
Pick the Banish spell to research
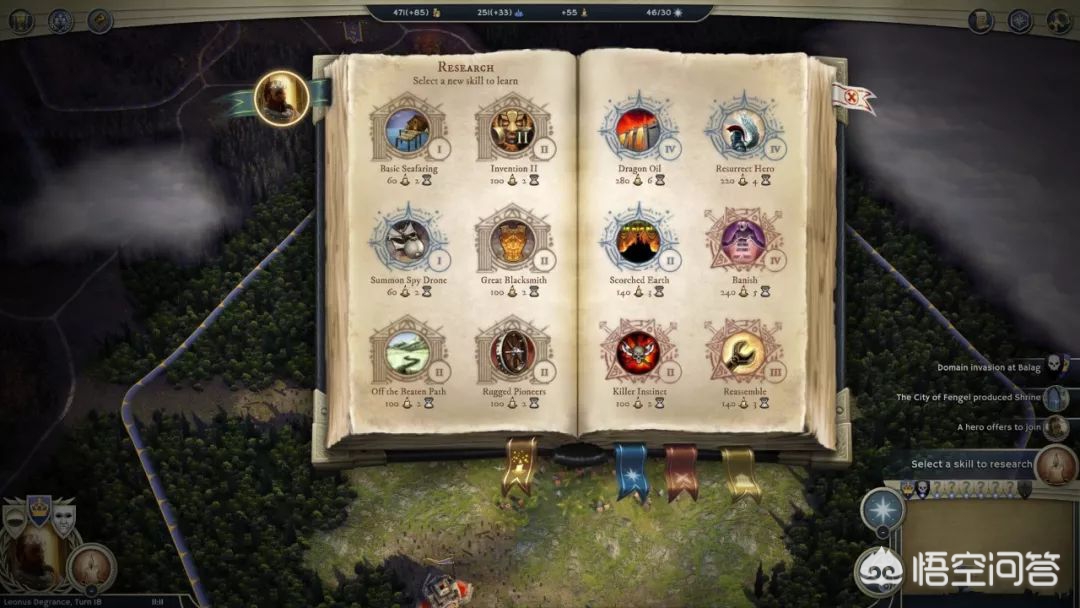(743, 240)
